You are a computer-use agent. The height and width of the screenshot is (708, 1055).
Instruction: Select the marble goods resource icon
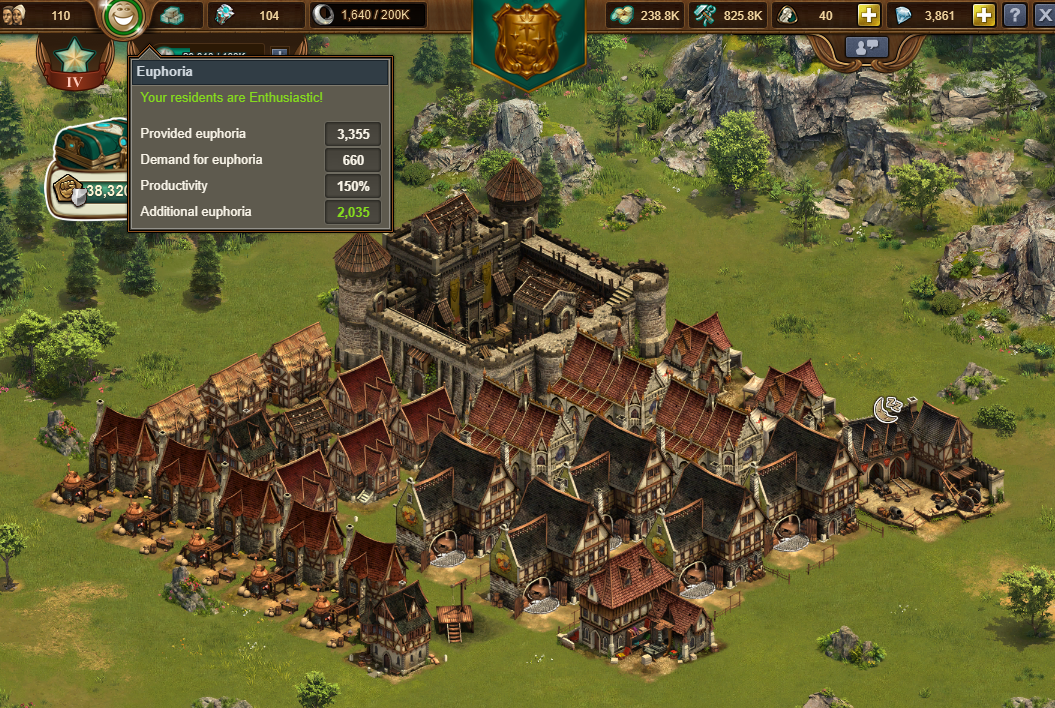coord(172,15)
